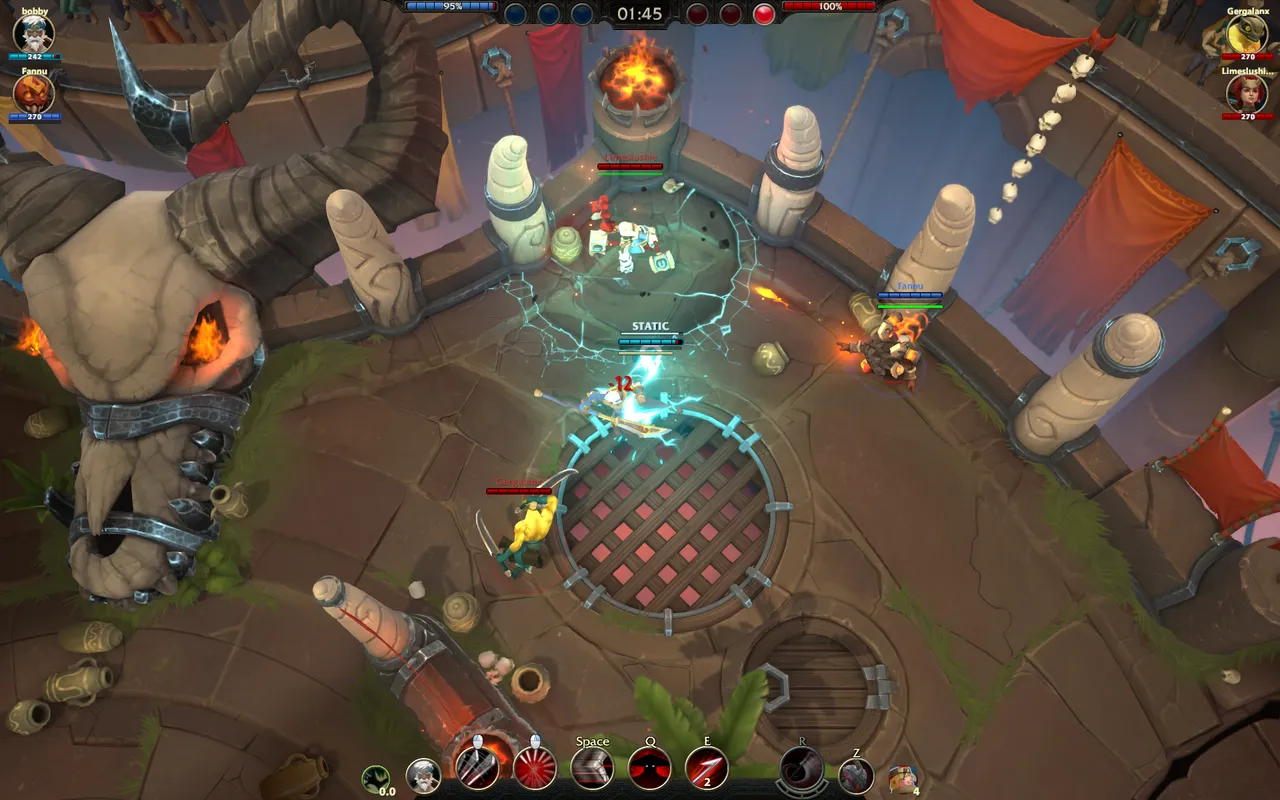Click the lit red round score orb
This screenshot has height=800, width=1280.
tap(766, 13)
